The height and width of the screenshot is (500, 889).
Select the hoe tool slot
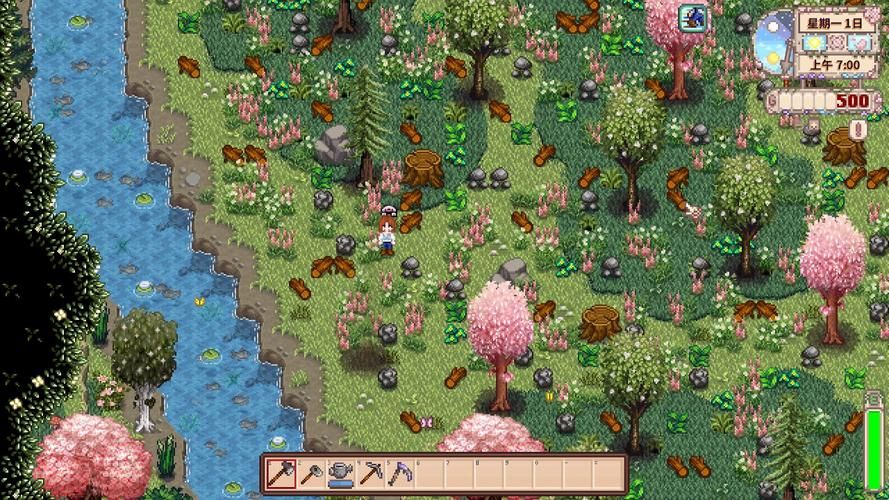[x=311, y=472]
